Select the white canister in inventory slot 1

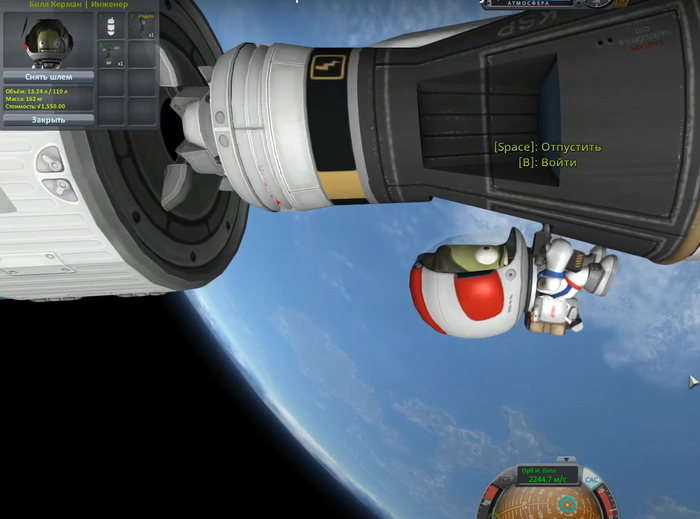[112, 26]
